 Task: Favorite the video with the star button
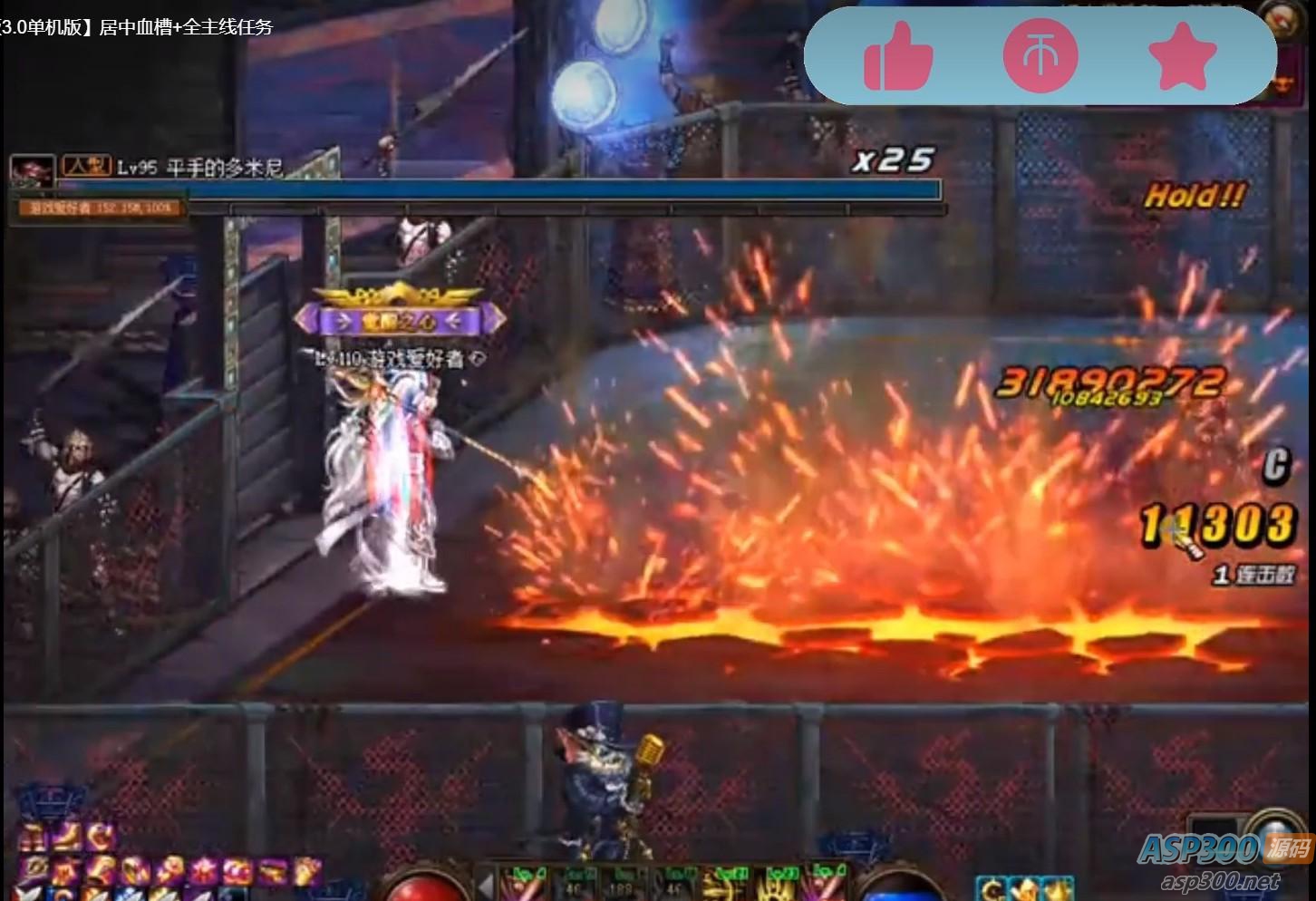[x=1182, y=56]
